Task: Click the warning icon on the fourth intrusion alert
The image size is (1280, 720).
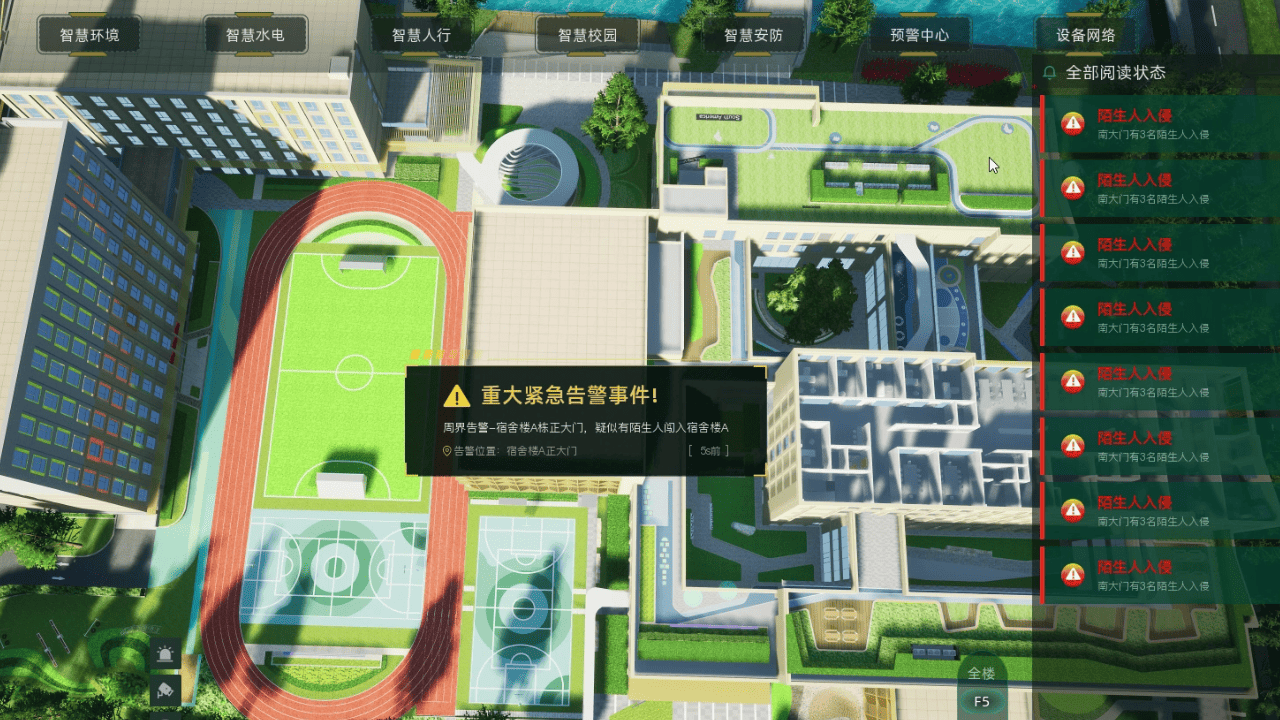Action: tap(1073, 316)
